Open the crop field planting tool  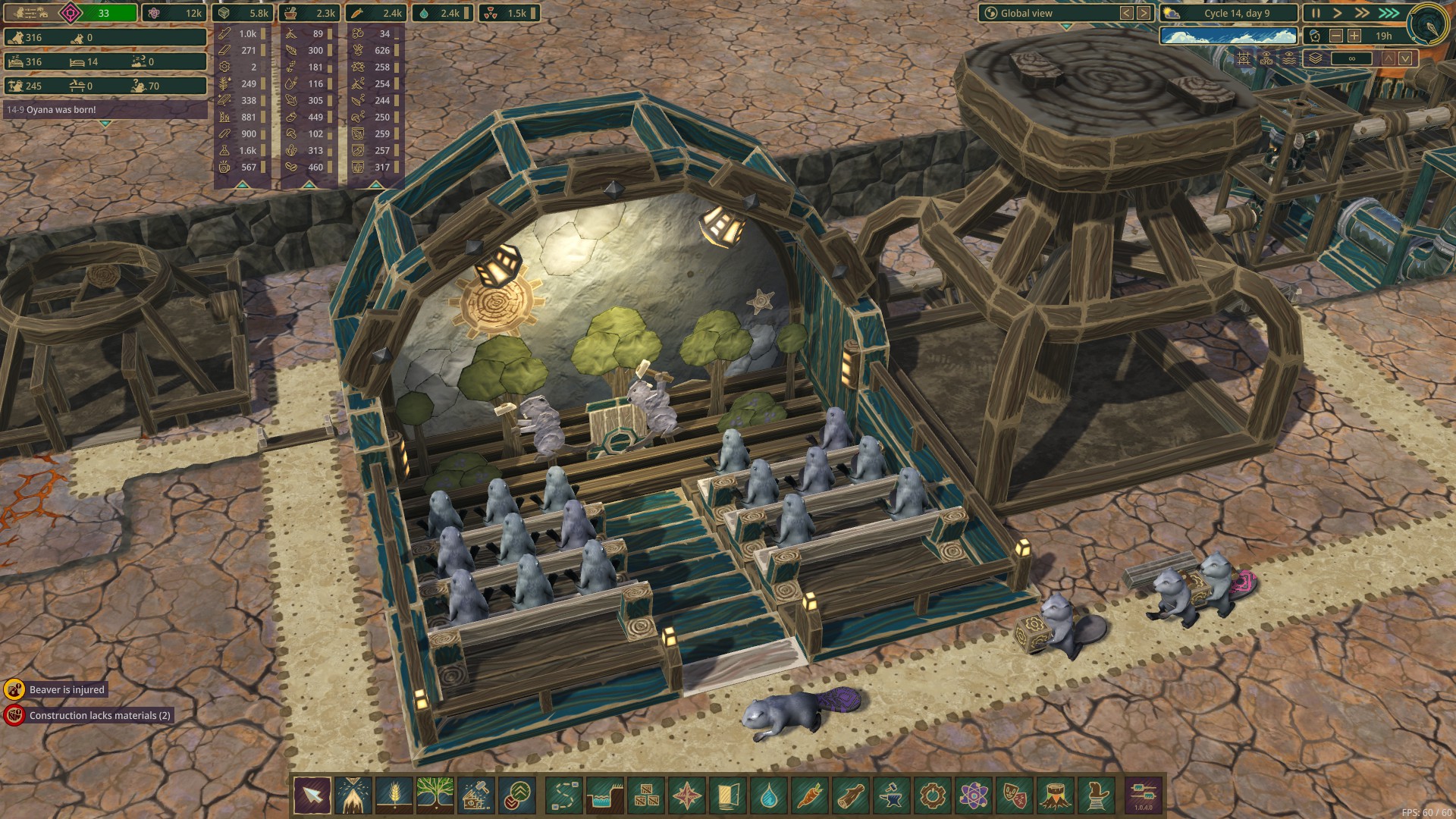click(394, 795)
